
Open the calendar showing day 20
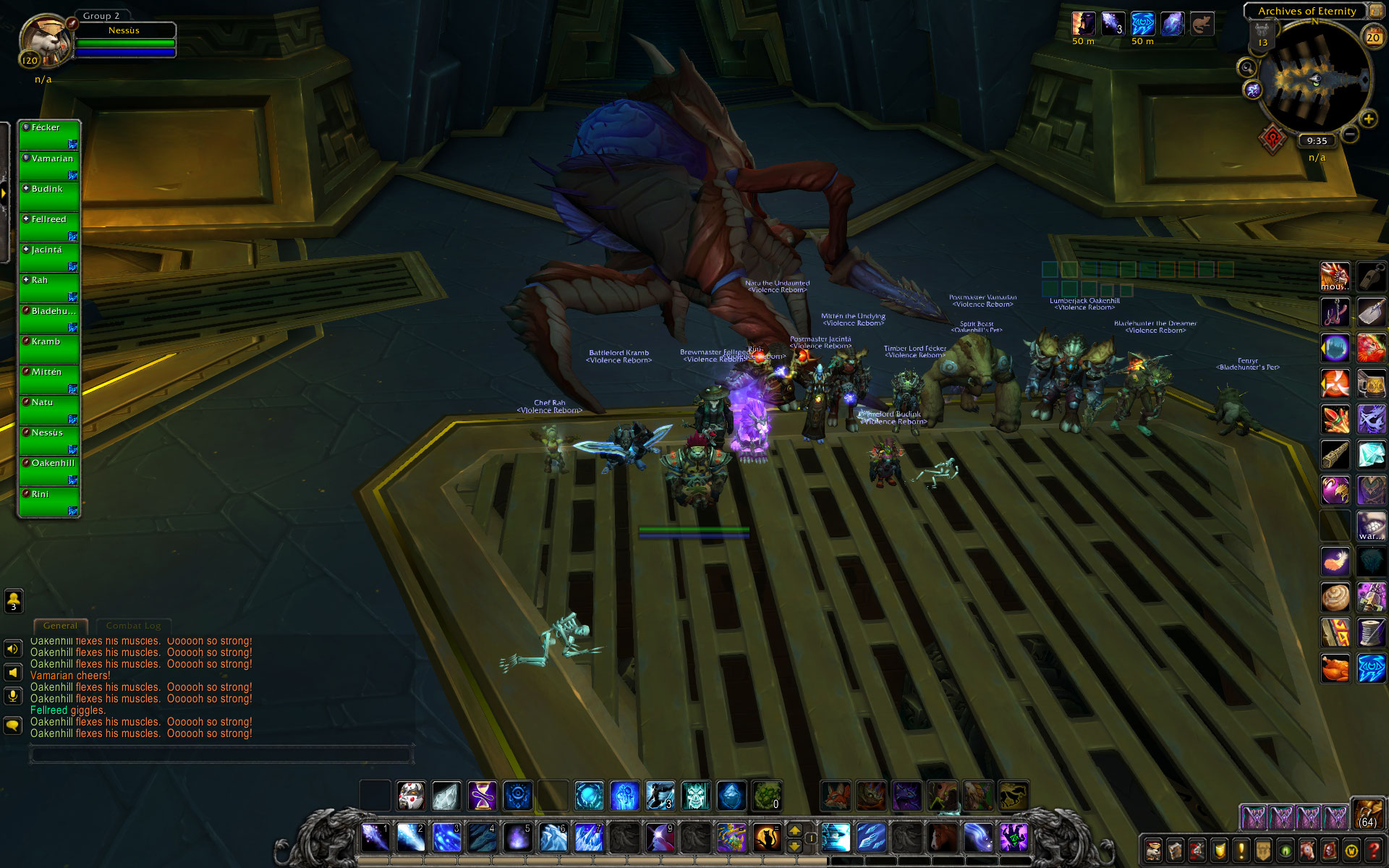point(1372,36)
